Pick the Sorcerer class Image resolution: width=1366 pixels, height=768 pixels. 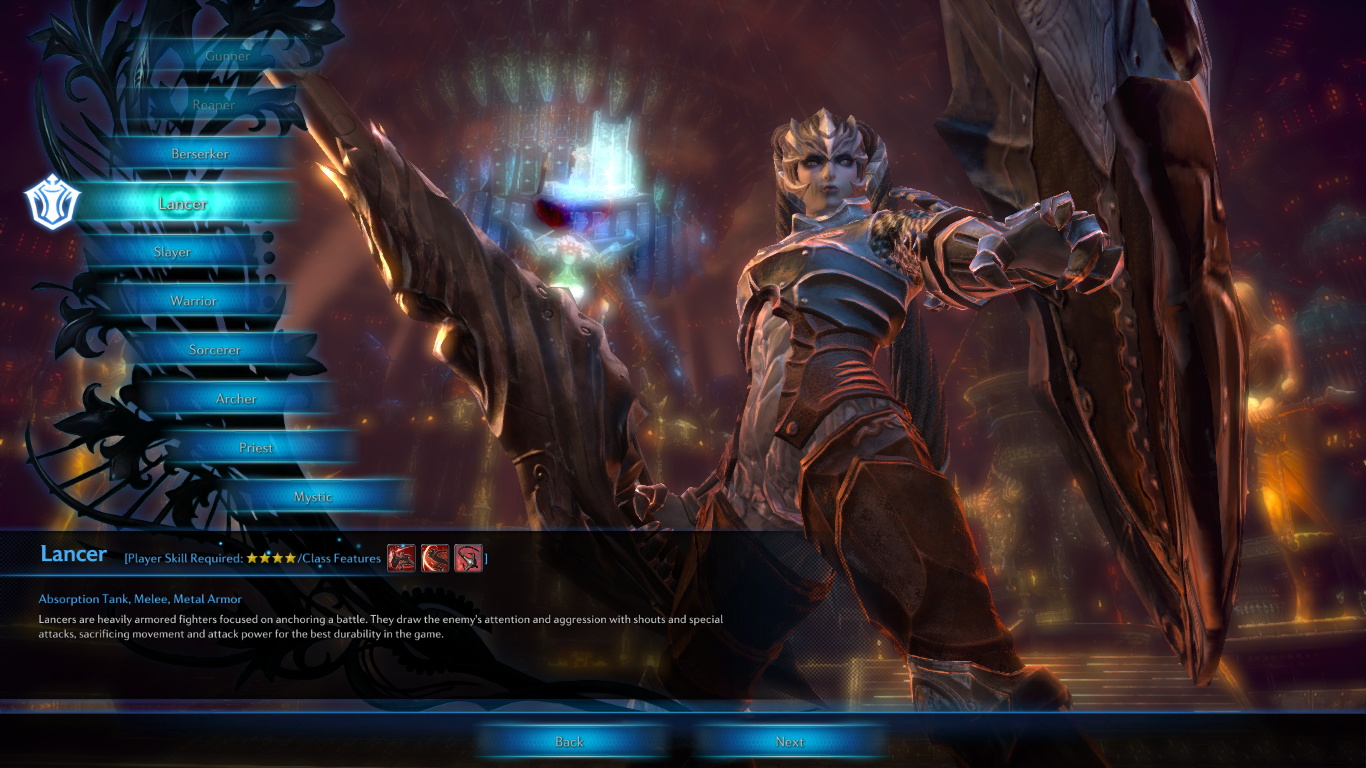point(215,350)
